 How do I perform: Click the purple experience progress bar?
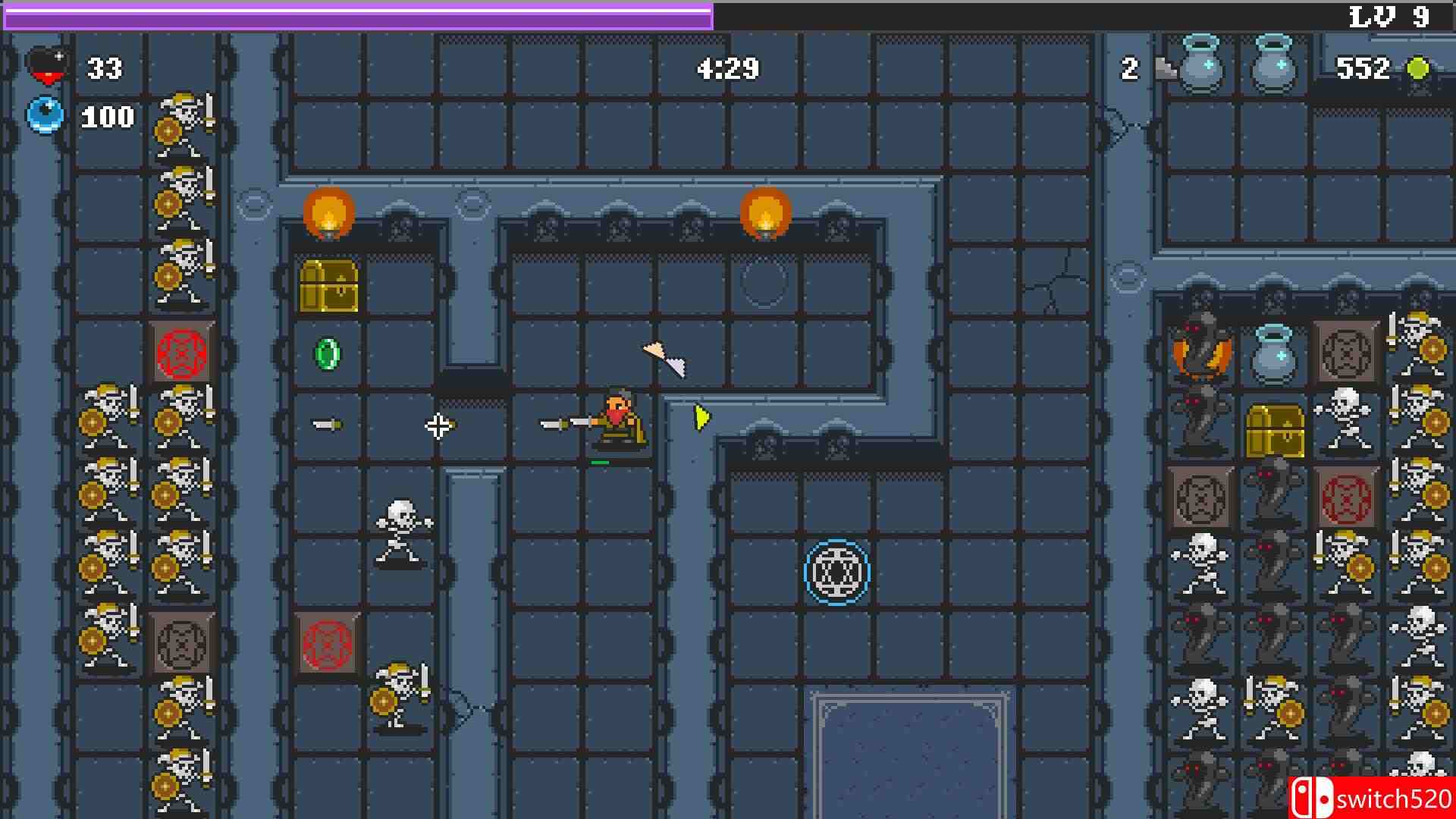(x=356, y=13)
